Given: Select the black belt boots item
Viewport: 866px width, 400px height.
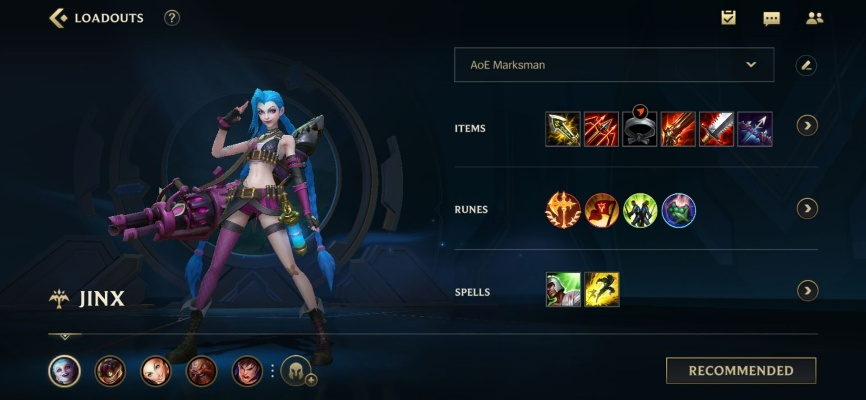Looking at the screenshot, I should [640, 129].
